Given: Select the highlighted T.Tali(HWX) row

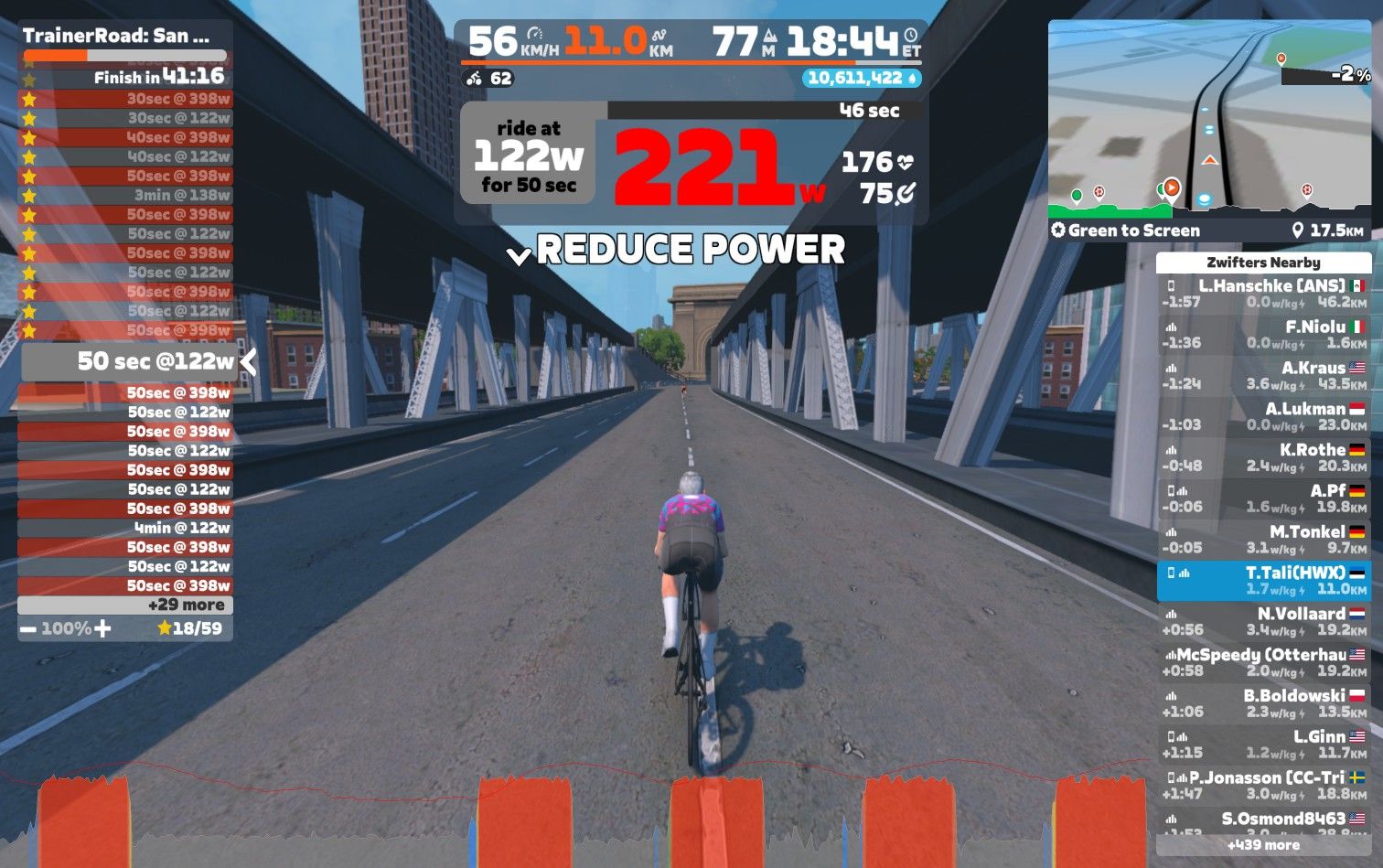Looking at the screenshot, I should click(1263, 581).
